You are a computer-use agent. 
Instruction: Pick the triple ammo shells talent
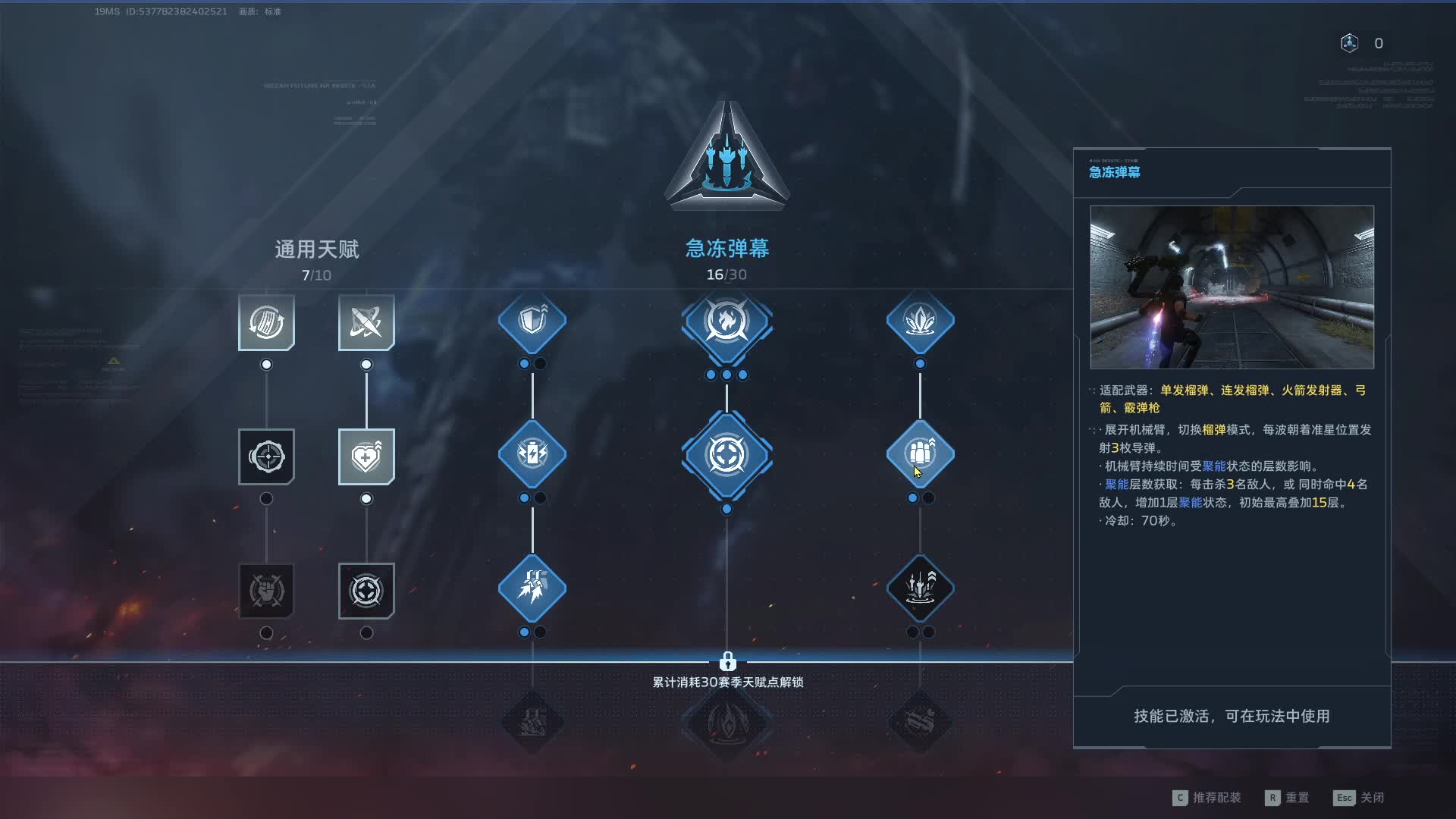point(920,454)
